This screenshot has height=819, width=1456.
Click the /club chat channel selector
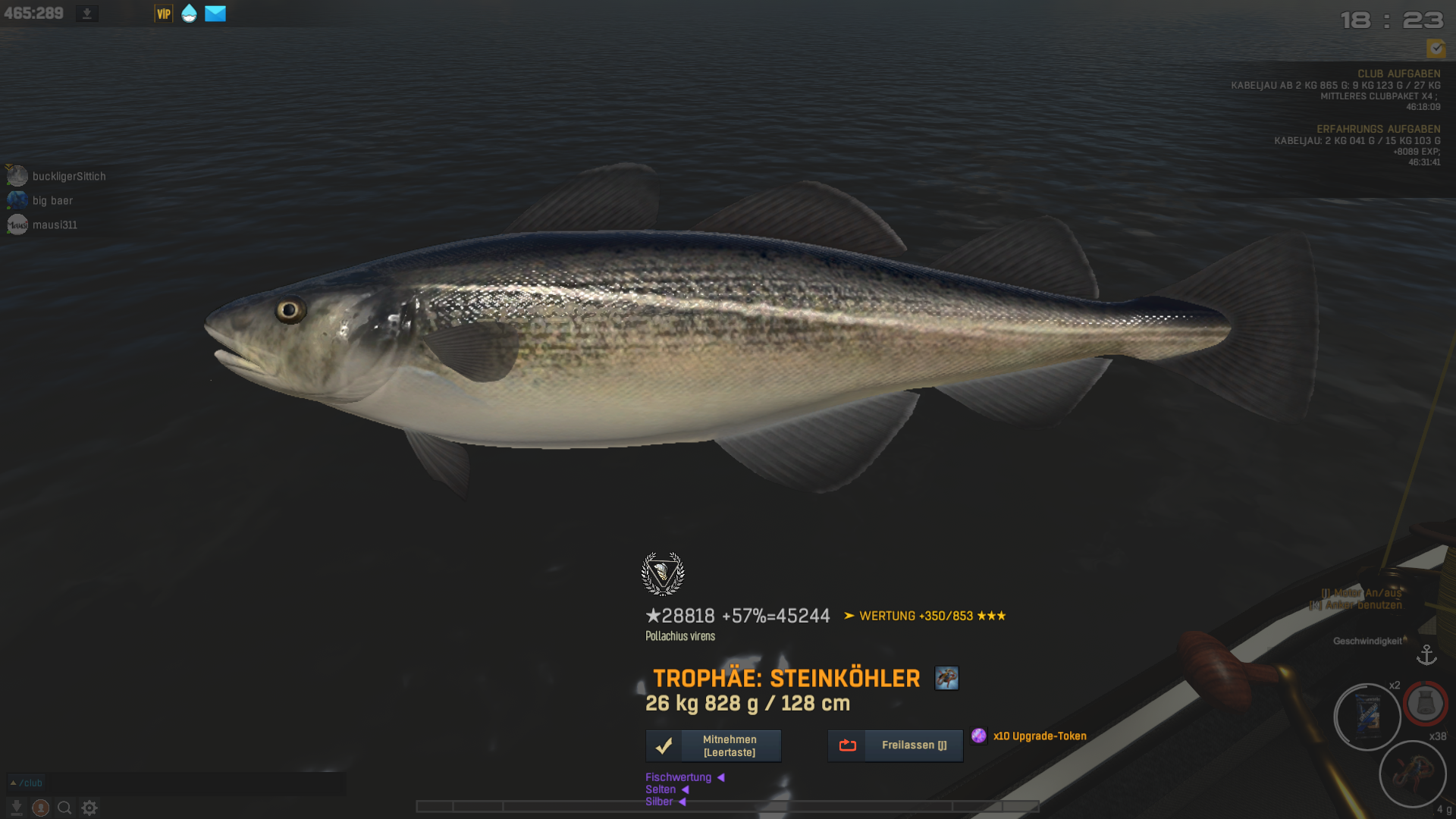(x=27, y=783)
